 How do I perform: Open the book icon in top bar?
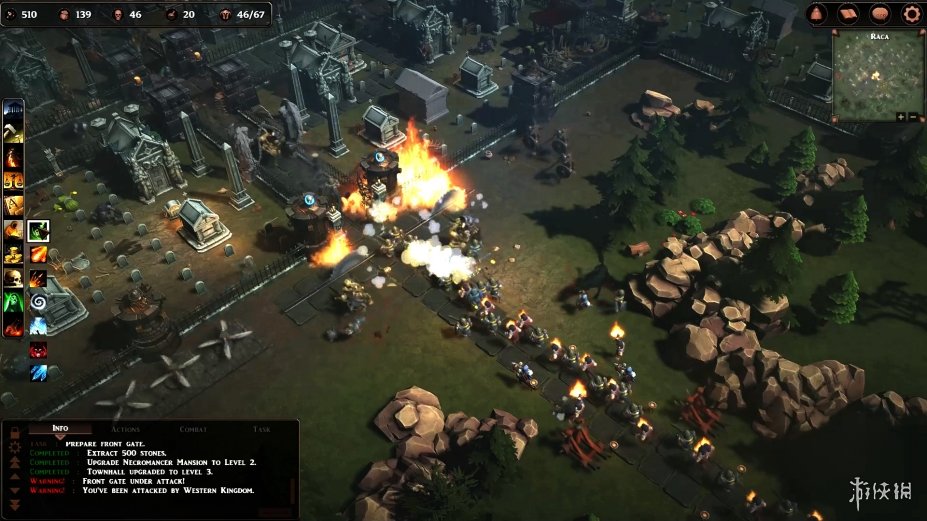pyautogui.click(x=849, y=14)
